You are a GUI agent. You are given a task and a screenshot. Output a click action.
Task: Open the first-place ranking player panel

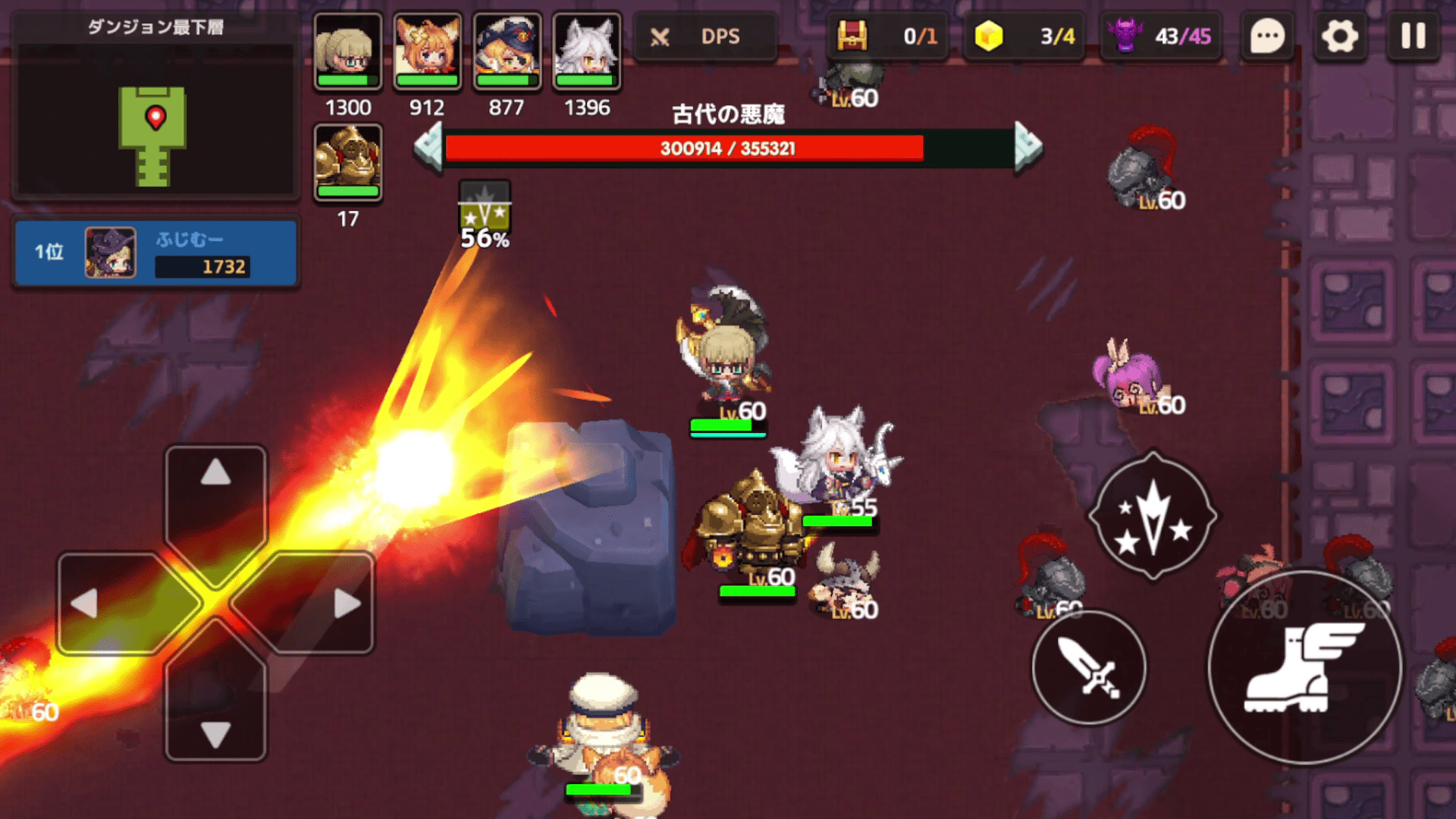[x=155, y=253]
